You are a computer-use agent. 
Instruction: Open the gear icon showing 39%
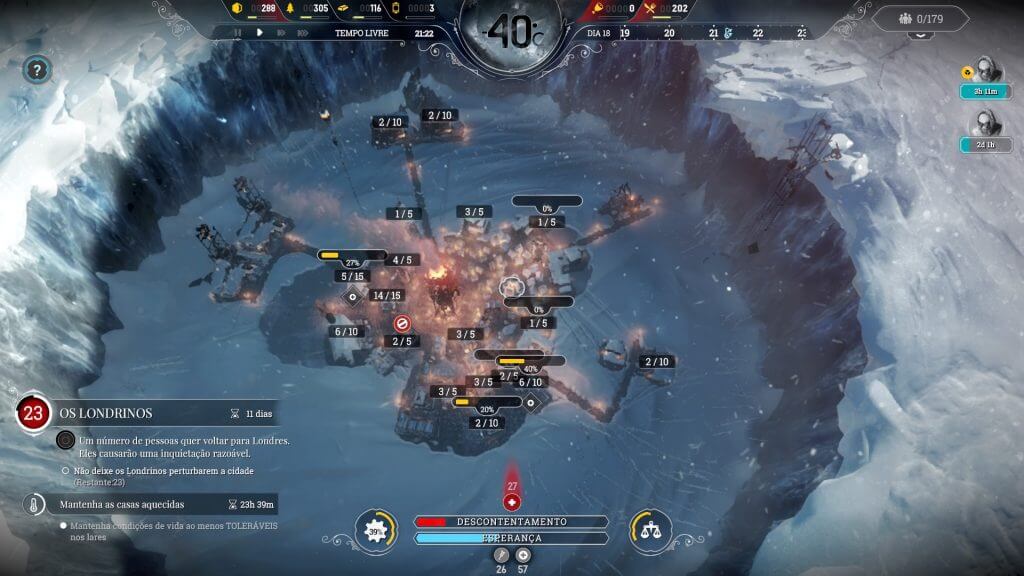tap(376, 530)
